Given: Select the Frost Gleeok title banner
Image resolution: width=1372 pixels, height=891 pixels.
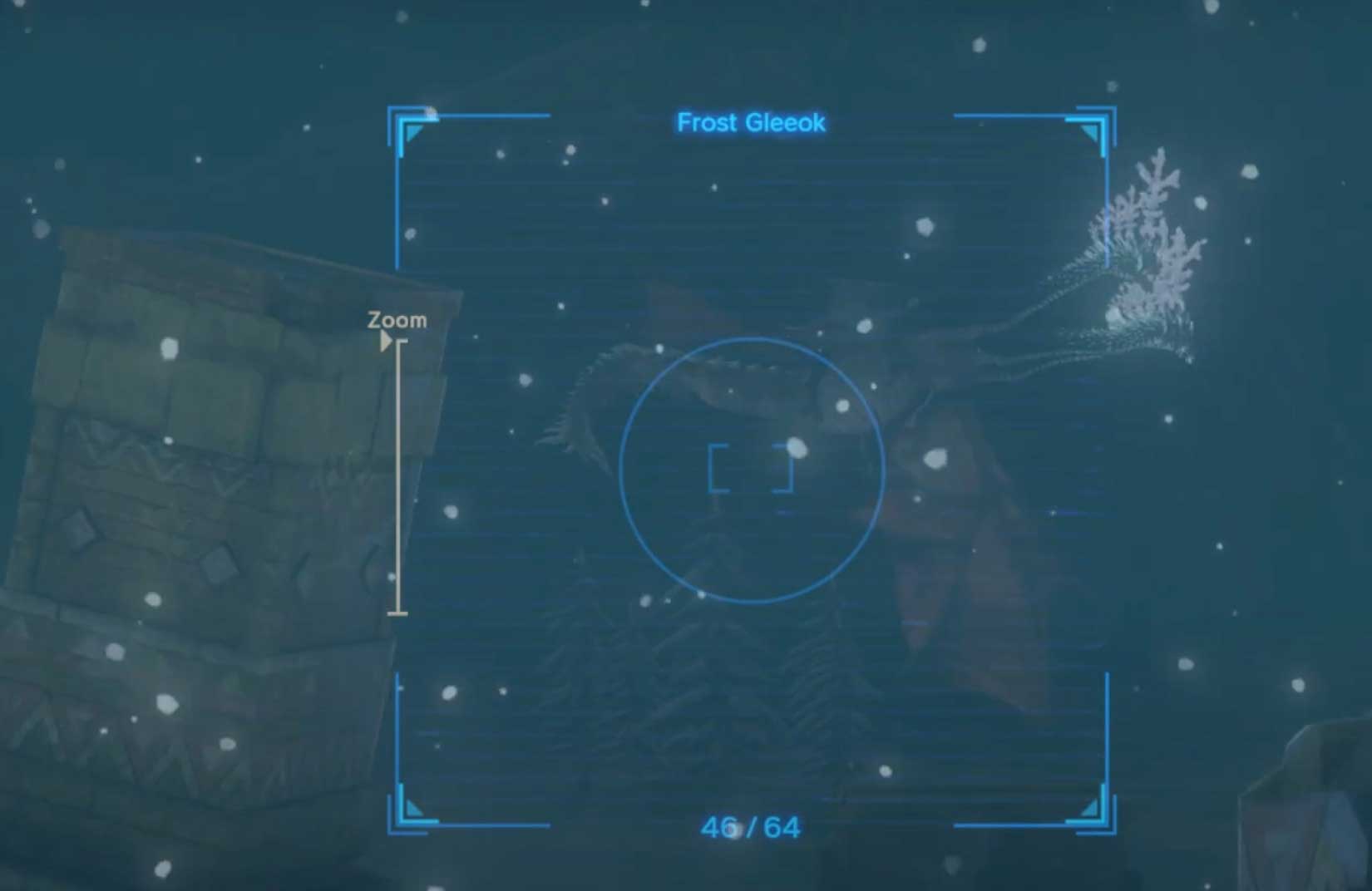Looking at the screenshot, I should click(751, 123).
